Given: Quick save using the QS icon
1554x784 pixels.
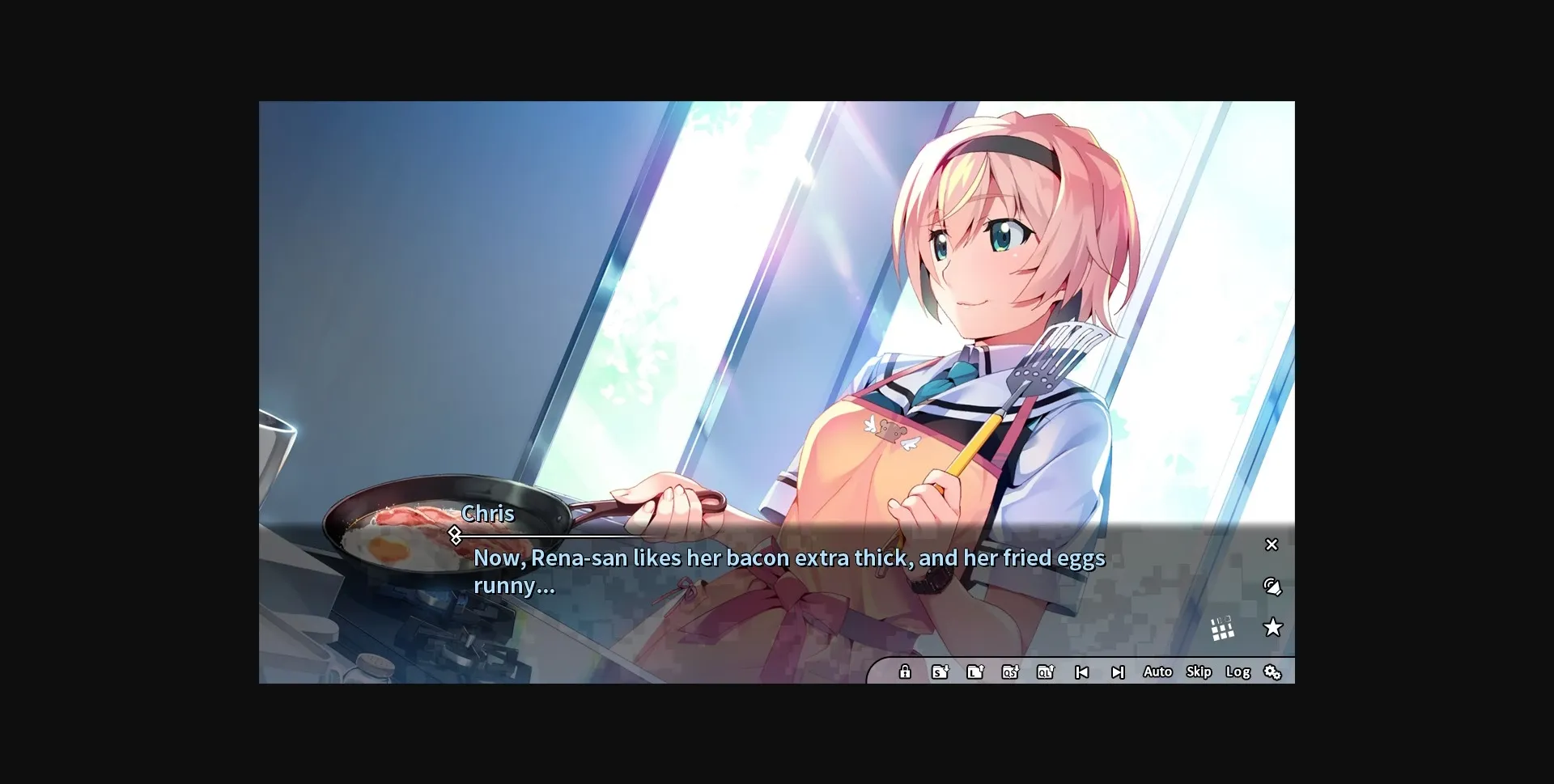Looking at the screenshot, I should coord(1010,672).
